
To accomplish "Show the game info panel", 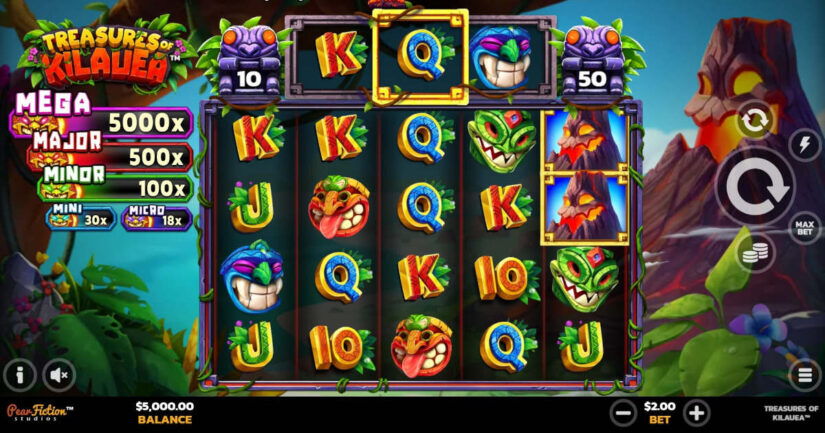I will [19, 375].
